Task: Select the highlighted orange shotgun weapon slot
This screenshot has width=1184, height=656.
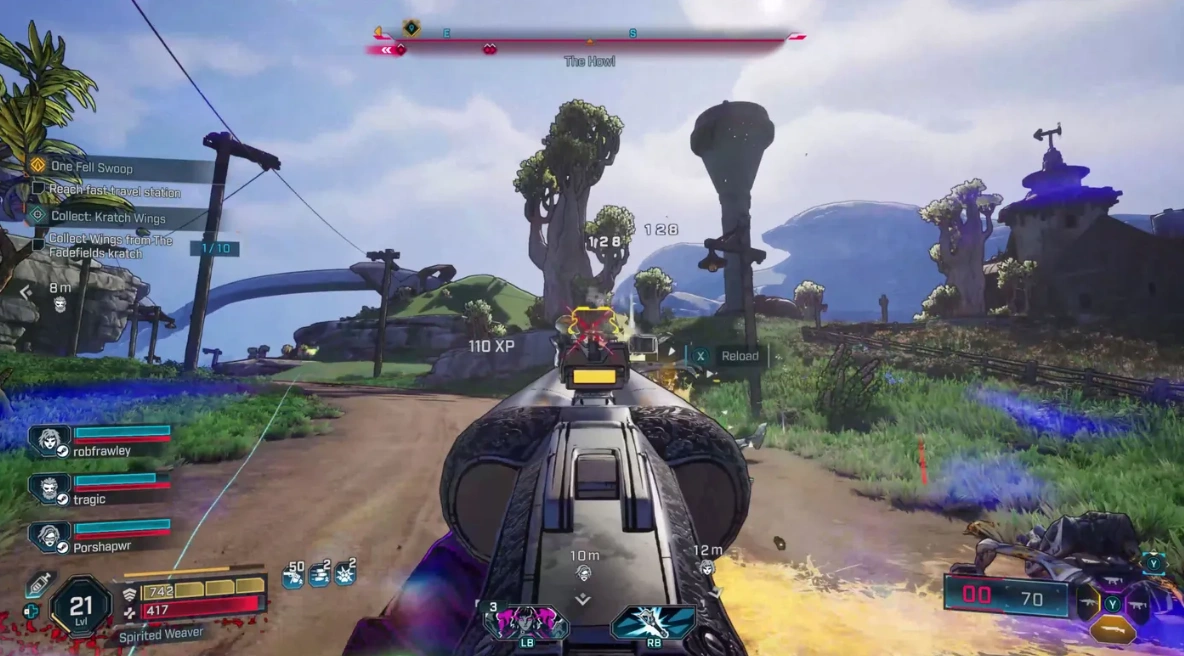Action: pyautogui.click(x=1112, y=629)
